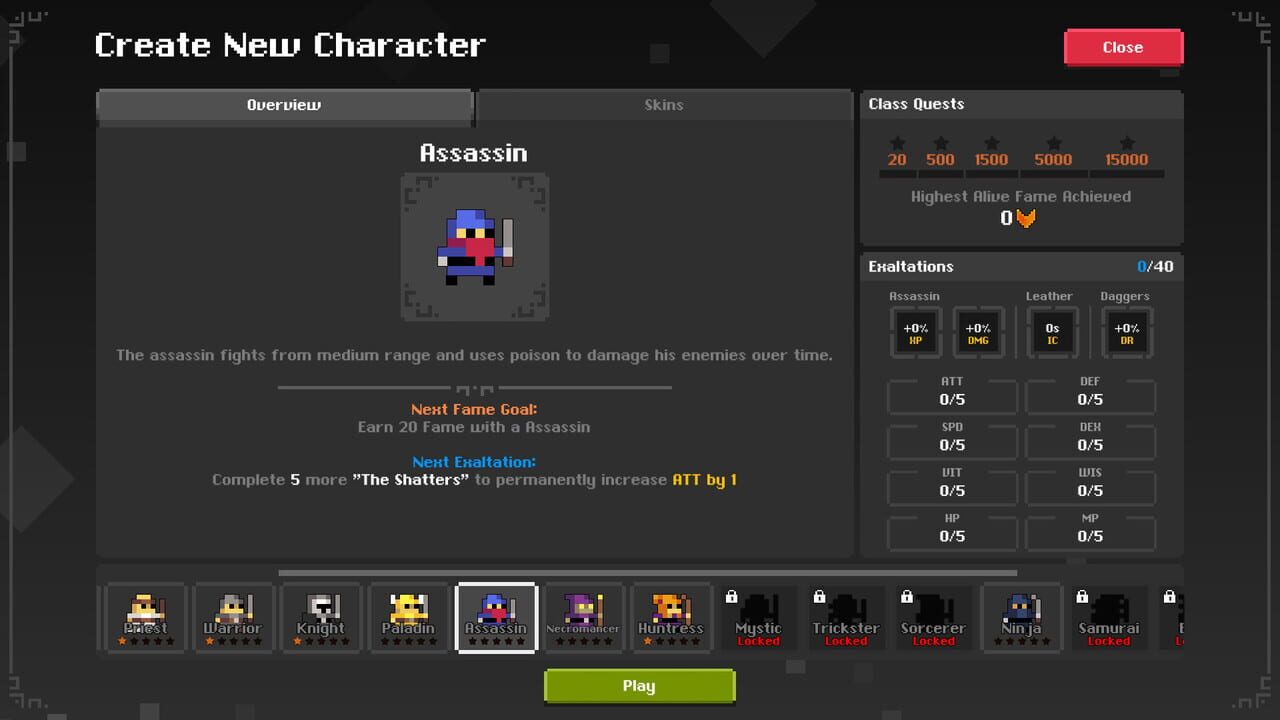This screenshot has height=720, width=1280.
Task: Select the Huntress class icon
Action: point(671,615)
